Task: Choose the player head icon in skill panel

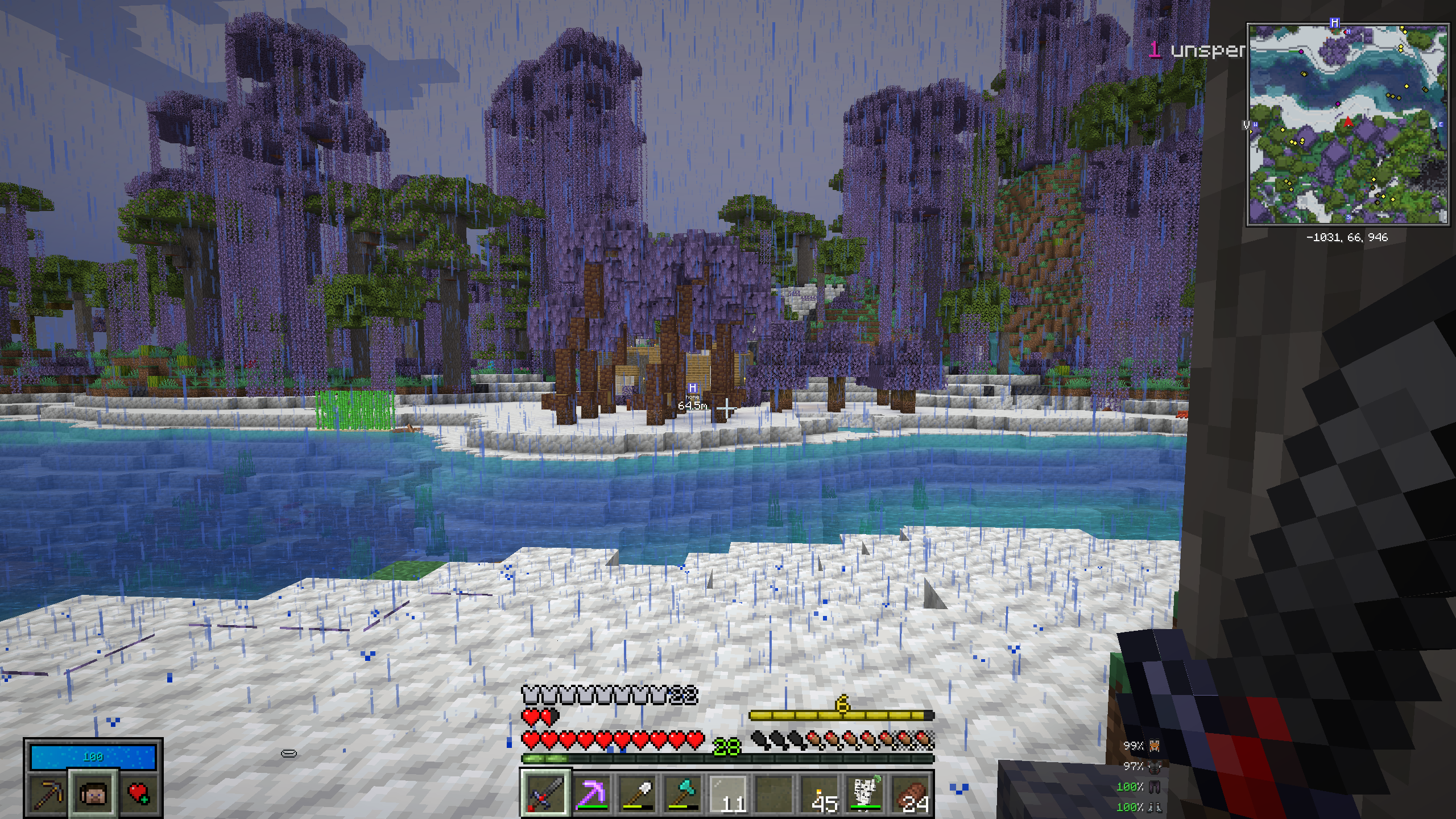Action: coord(93,793)
